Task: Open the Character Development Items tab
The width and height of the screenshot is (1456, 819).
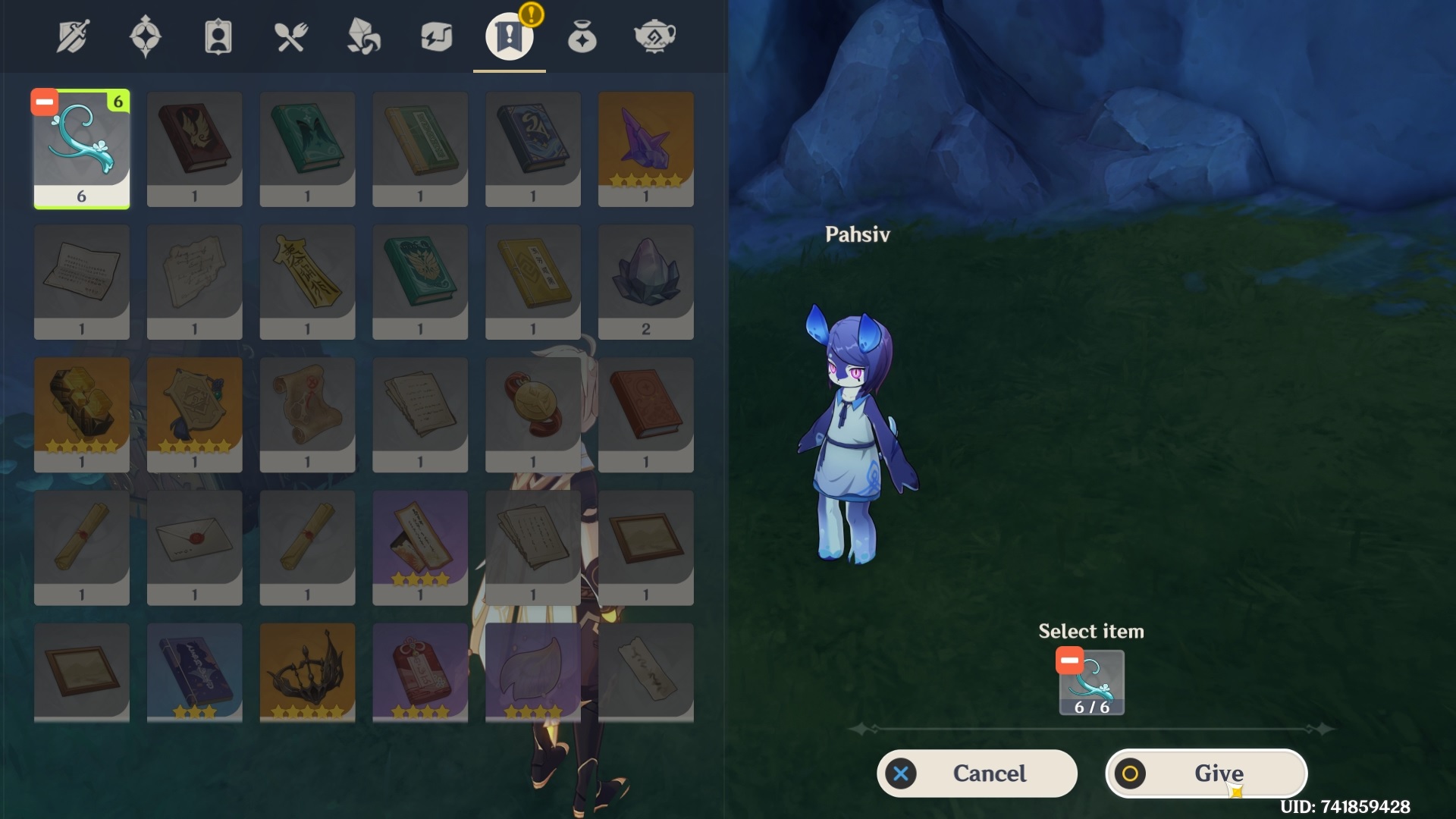Action: coord(218,36)
